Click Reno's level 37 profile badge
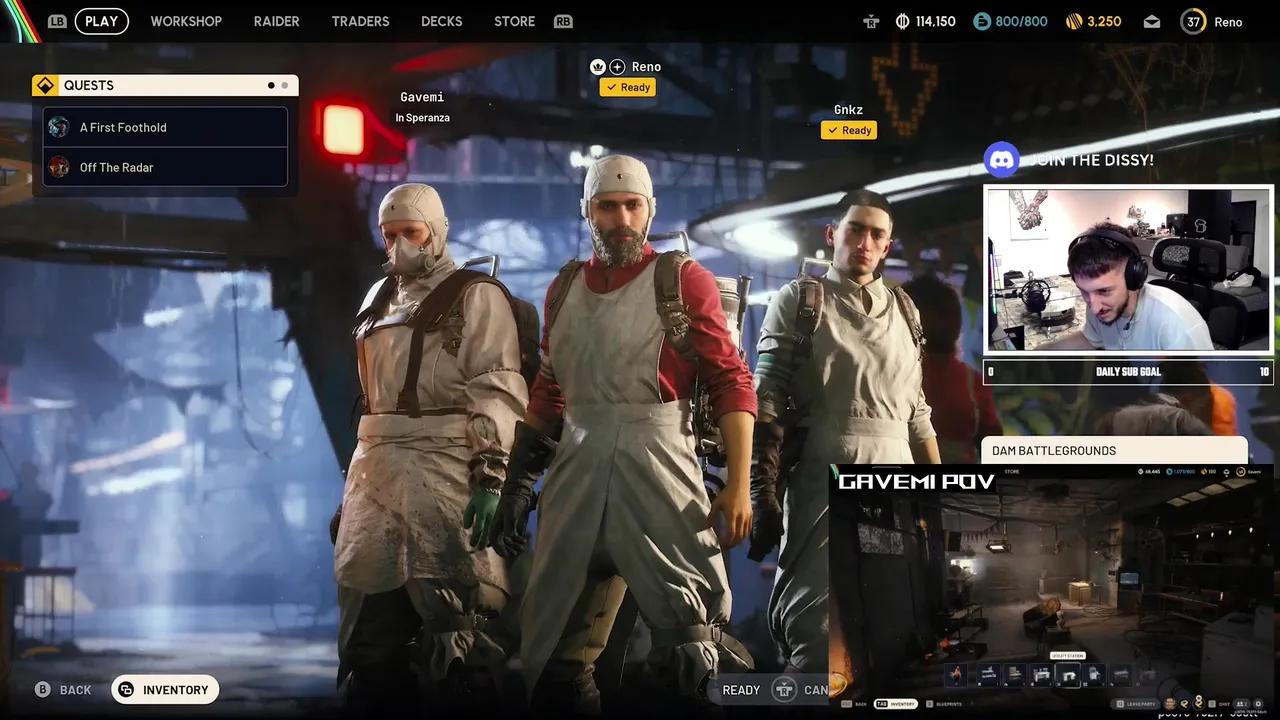The width and height of the screenshot is (1280, 720). pos(1191,20)
